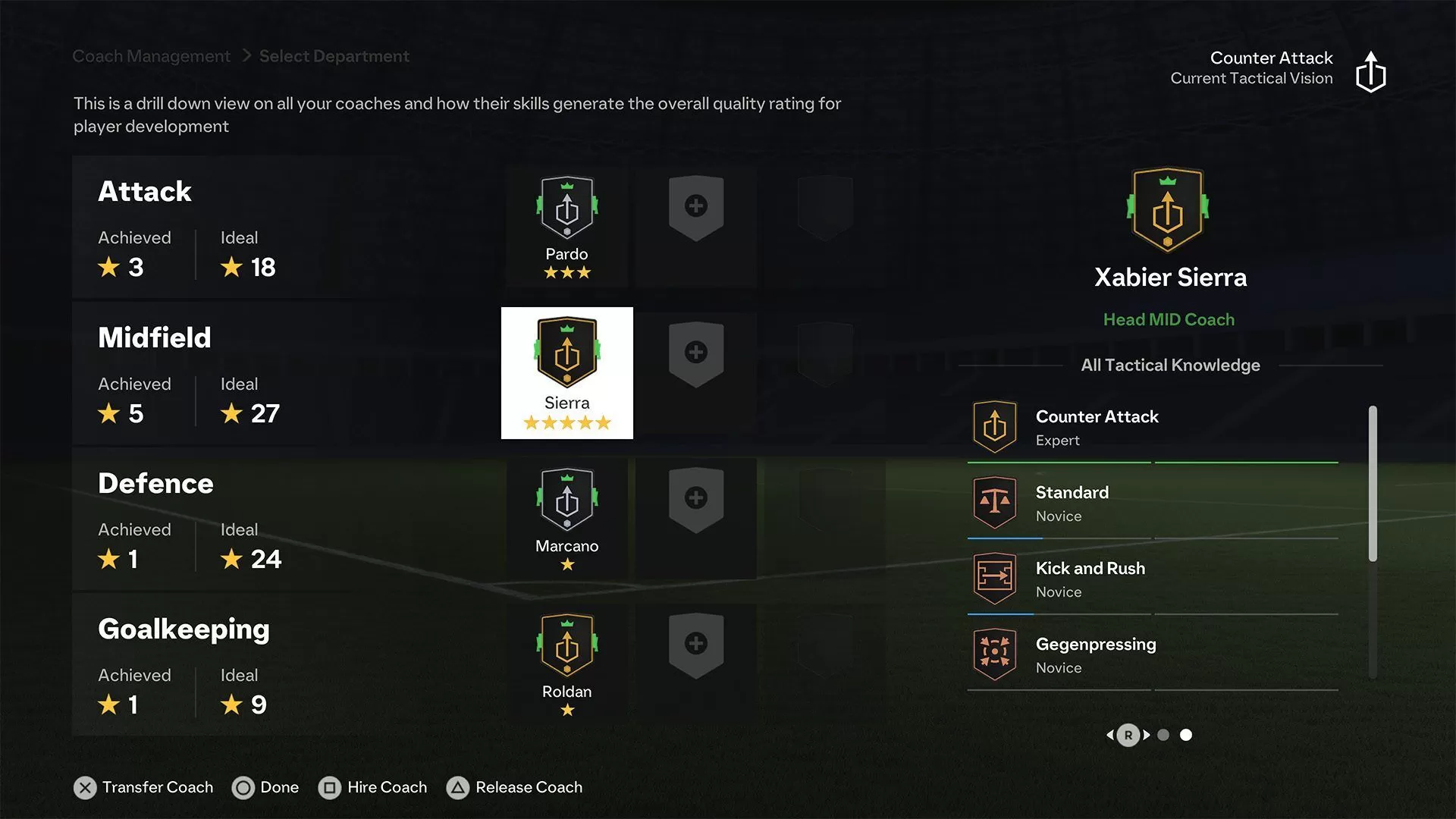Click the Select Department breadcrumb
Image resolution: width=1456 pixels, height=819 pixels.
[334, 55]
